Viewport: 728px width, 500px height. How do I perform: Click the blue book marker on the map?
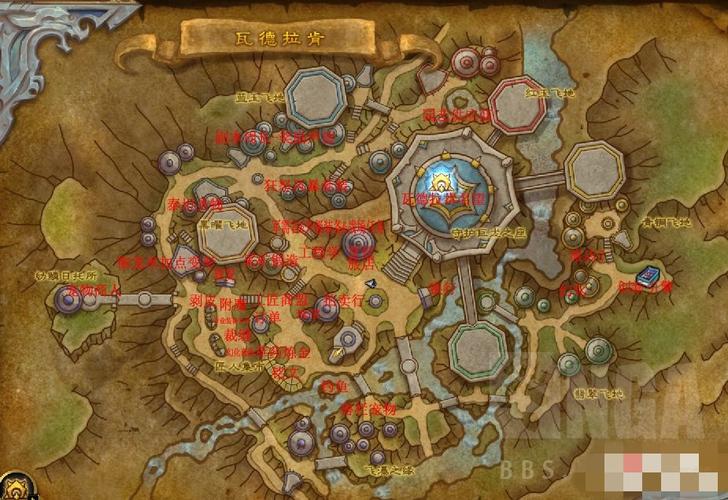pos(647,274)
